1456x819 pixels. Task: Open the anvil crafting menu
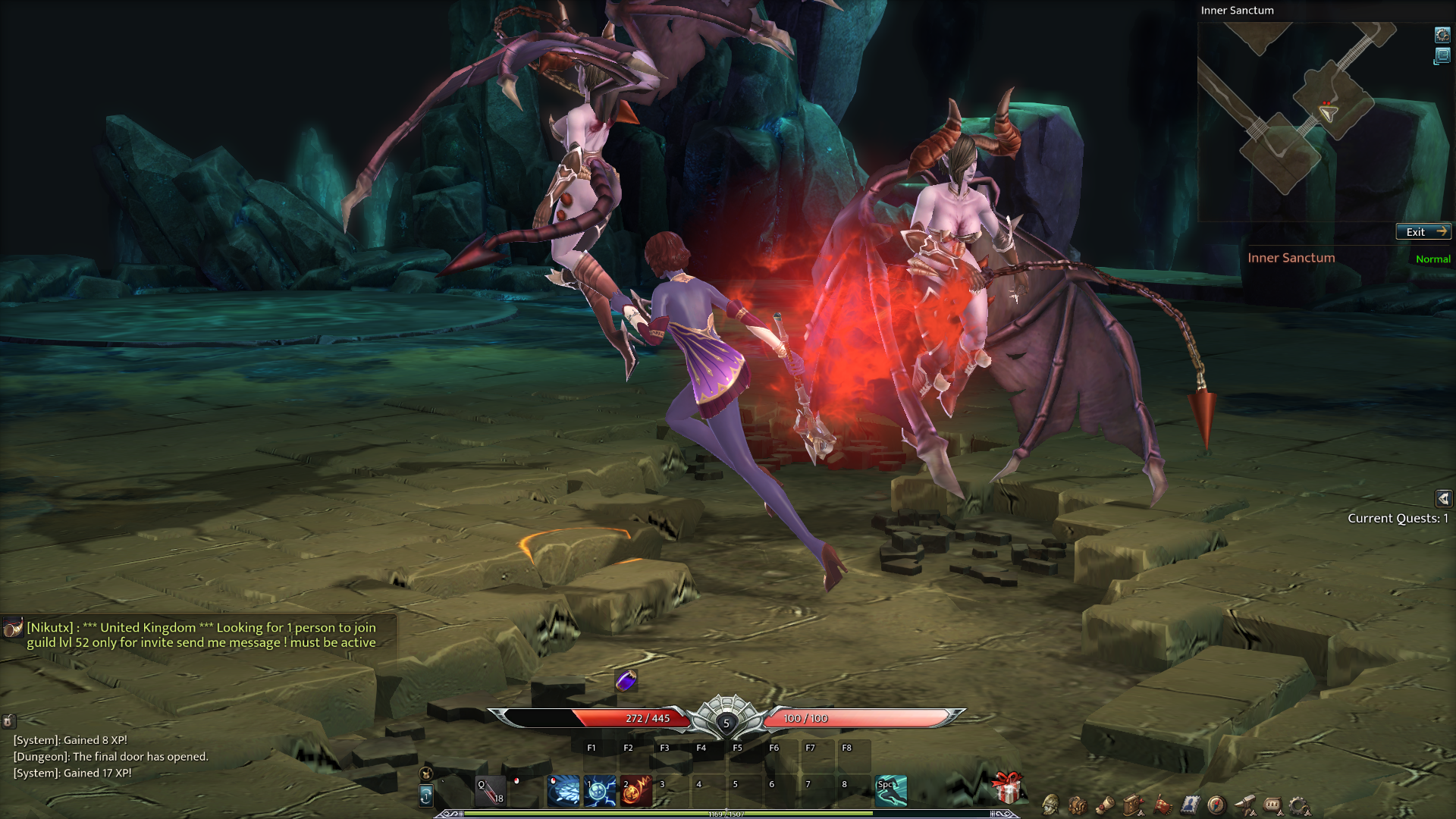[x=1244, y=805]
